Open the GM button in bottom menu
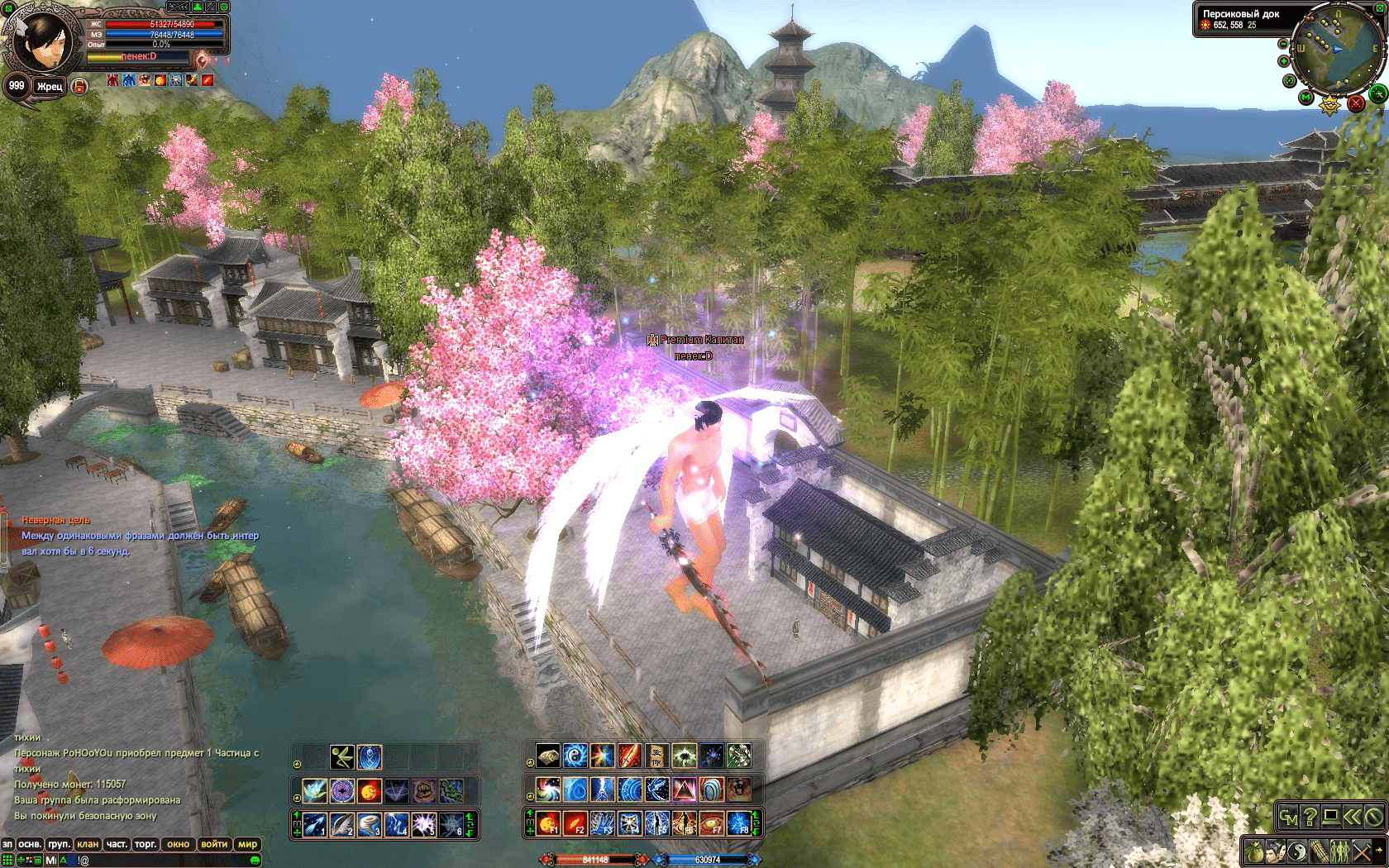 pyautogui.click(x=1288, y=817)
